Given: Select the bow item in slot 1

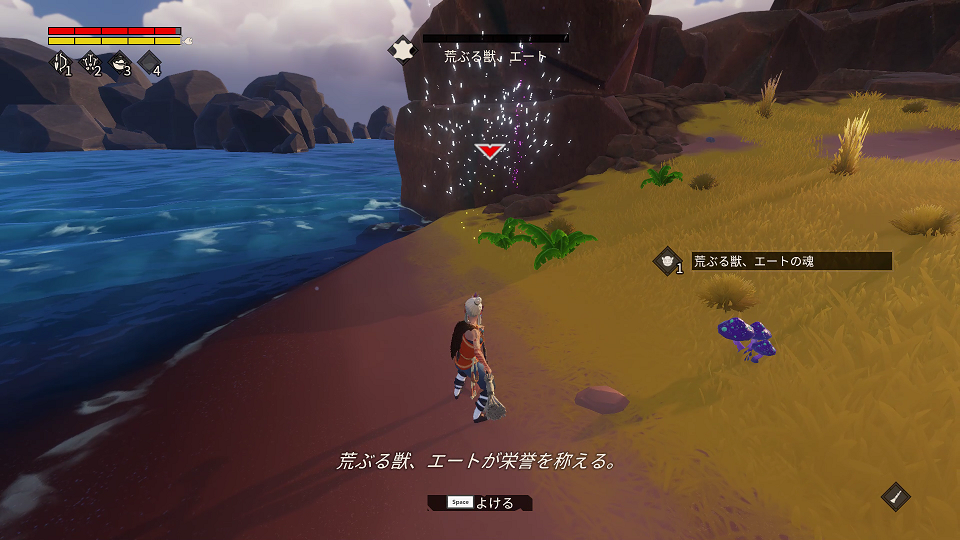Looking at the screenshot, I should click(x=60, y=63).
